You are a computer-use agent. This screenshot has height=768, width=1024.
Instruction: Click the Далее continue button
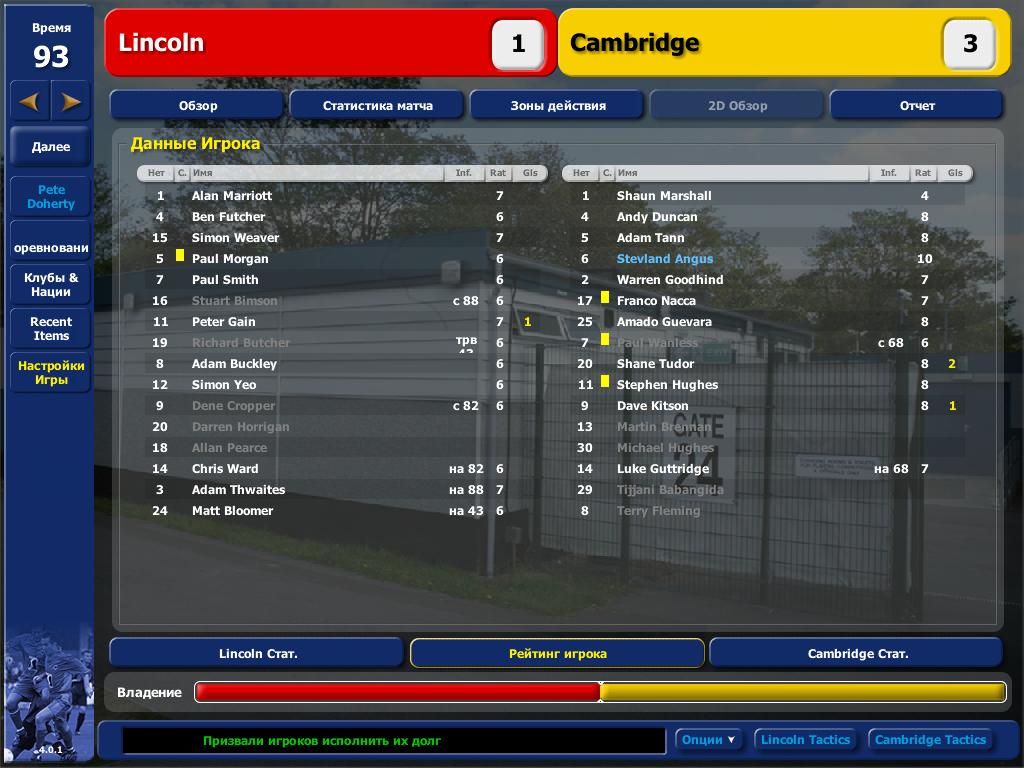coord(51,147)
